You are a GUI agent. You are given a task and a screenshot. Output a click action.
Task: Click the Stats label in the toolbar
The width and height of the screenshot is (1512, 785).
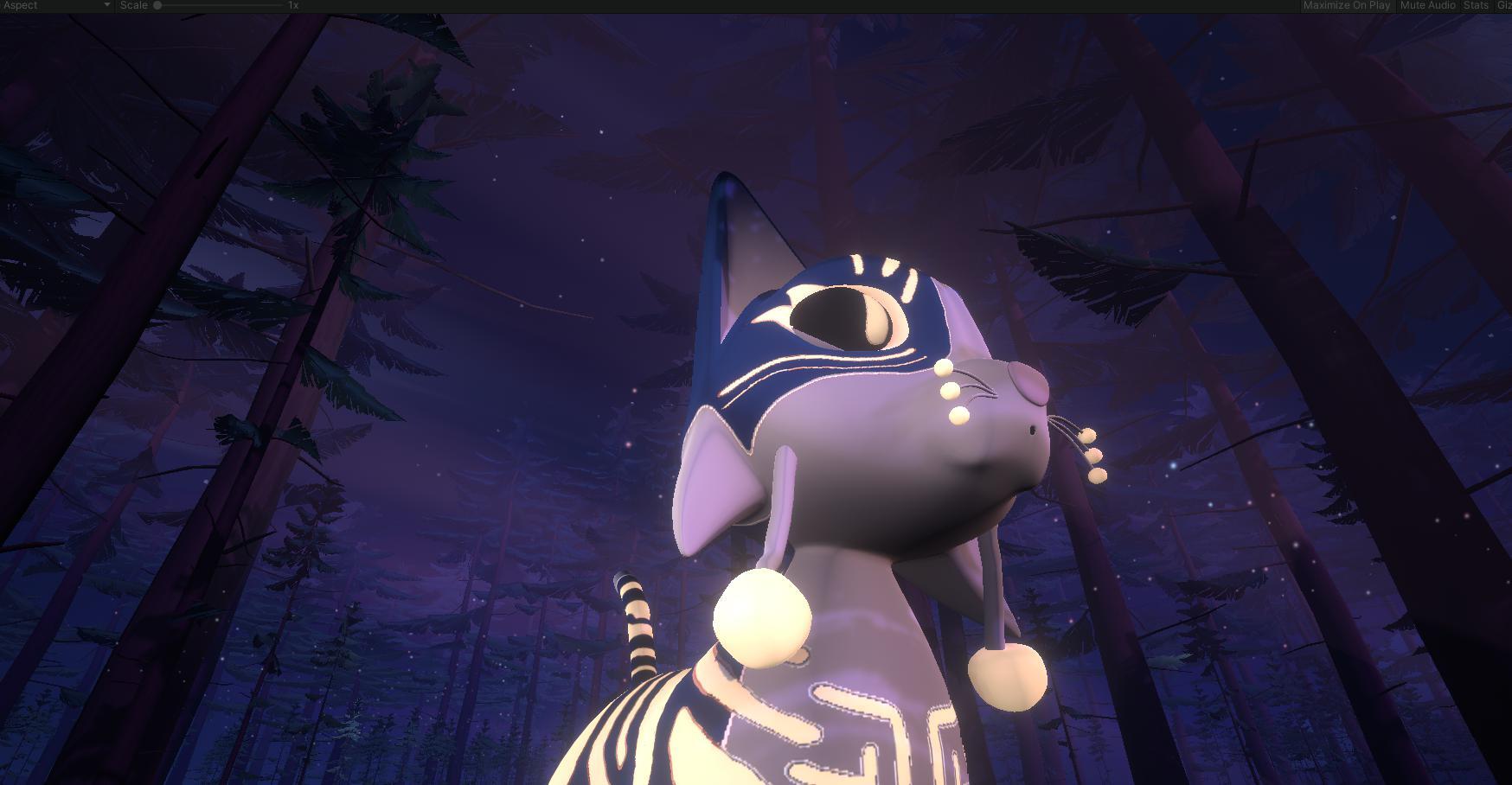pyautogui.click(x=1475, y=5)
